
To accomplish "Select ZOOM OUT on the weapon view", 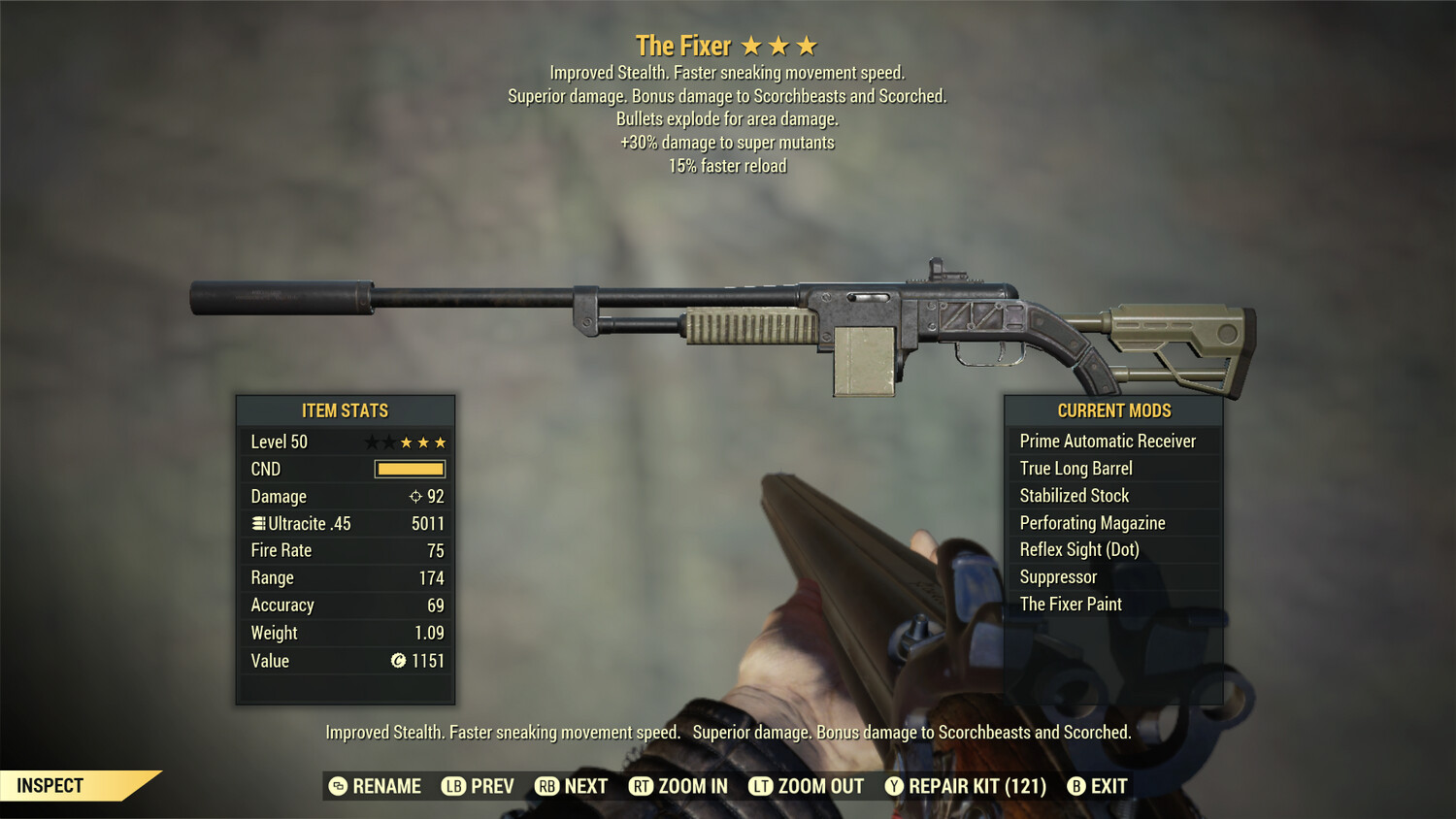I will [x=807, y=786].
